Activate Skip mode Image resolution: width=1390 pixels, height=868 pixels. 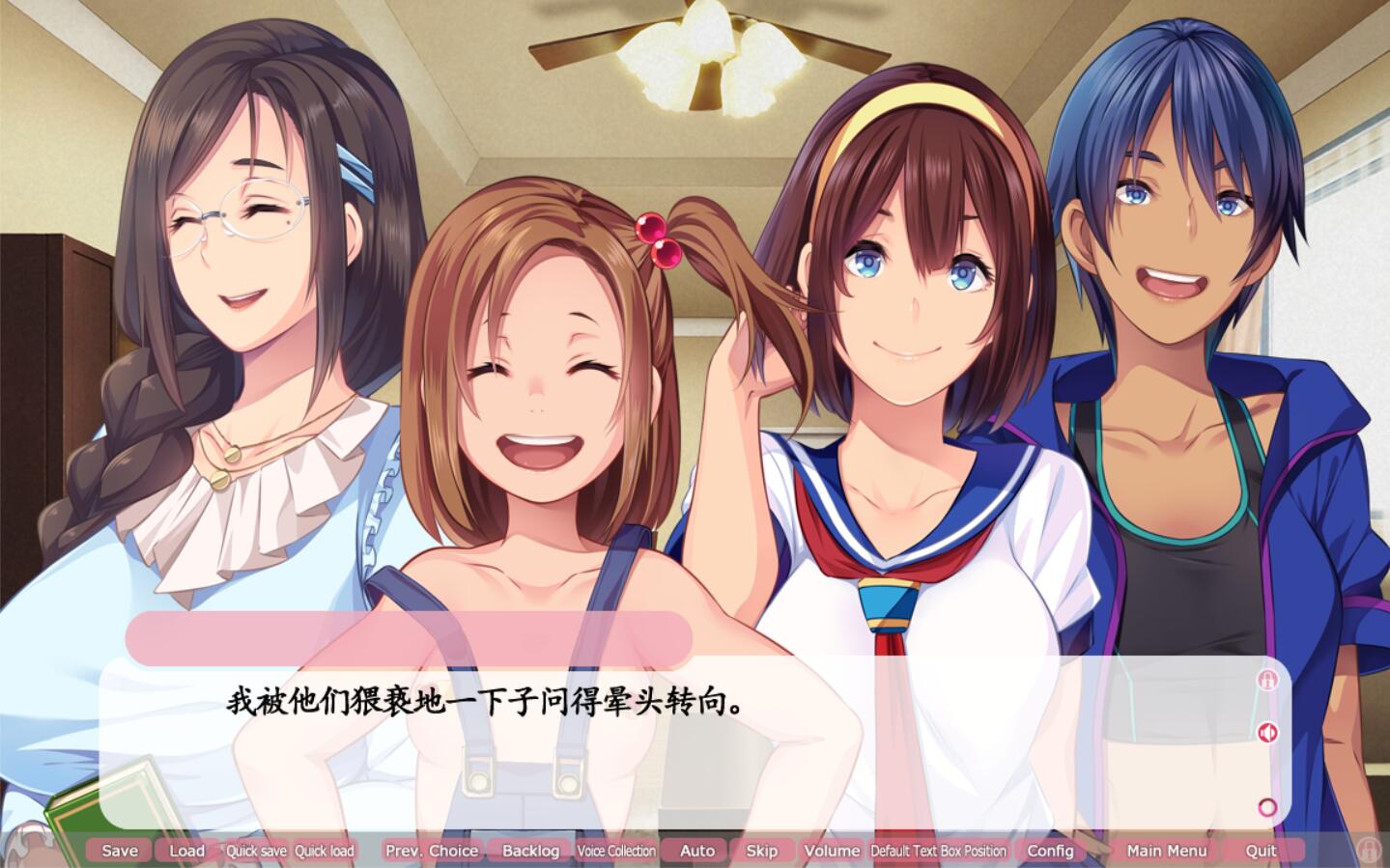761,851
